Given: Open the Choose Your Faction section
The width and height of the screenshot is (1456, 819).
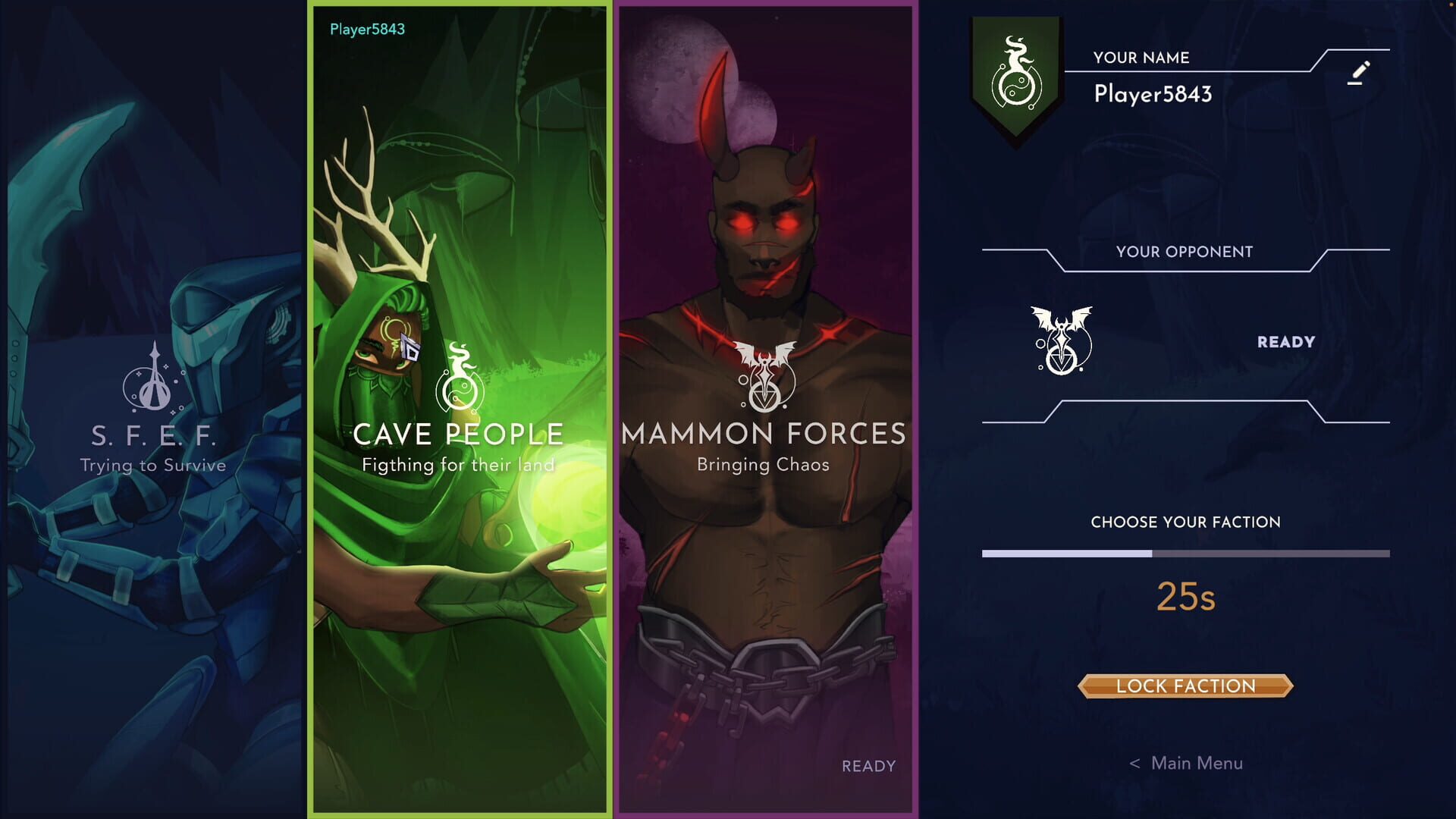Looking at the screenshot, I should [x=1185, y=521].
